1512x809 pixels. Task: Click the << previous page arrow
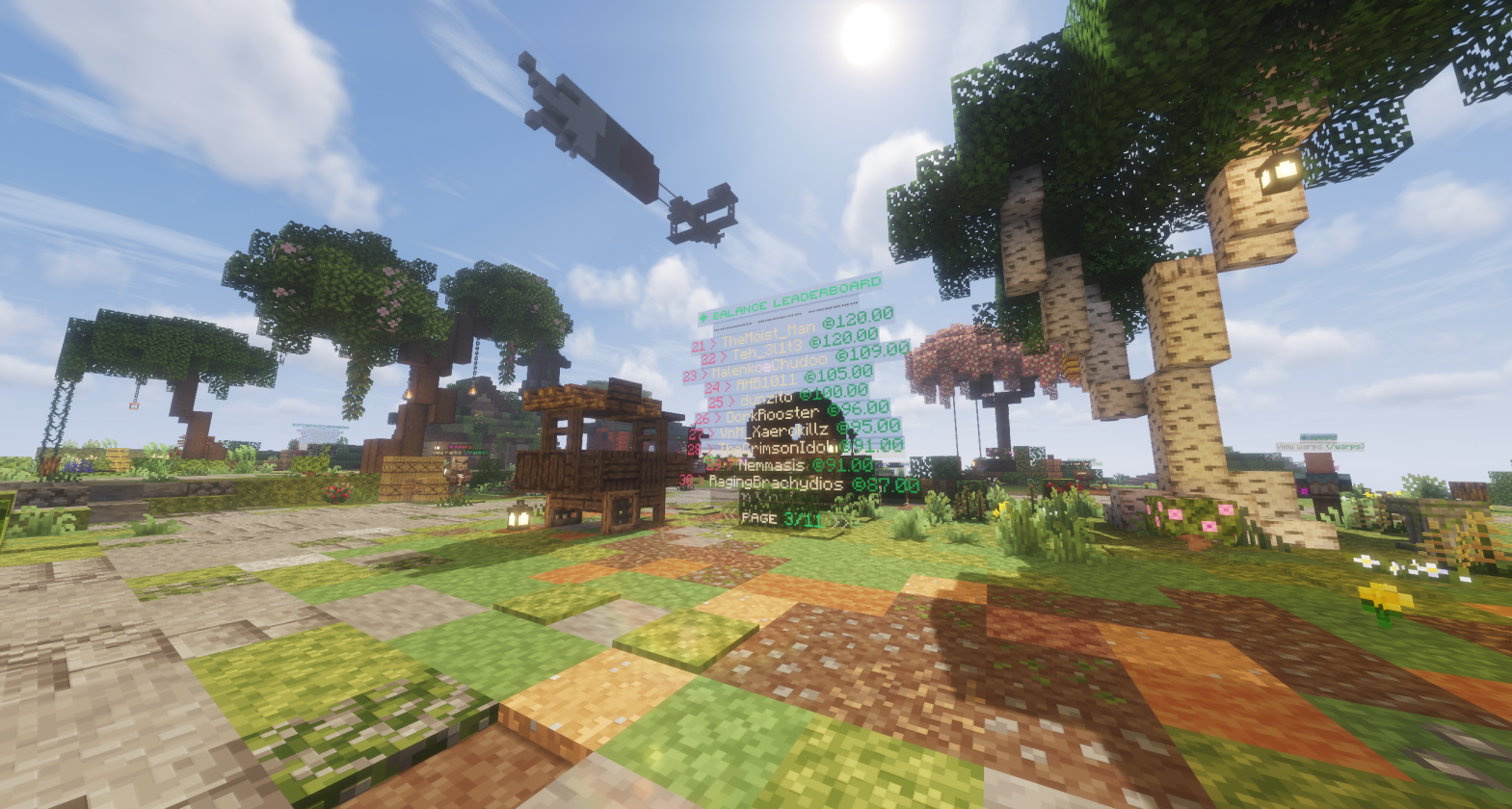(730, 516)
